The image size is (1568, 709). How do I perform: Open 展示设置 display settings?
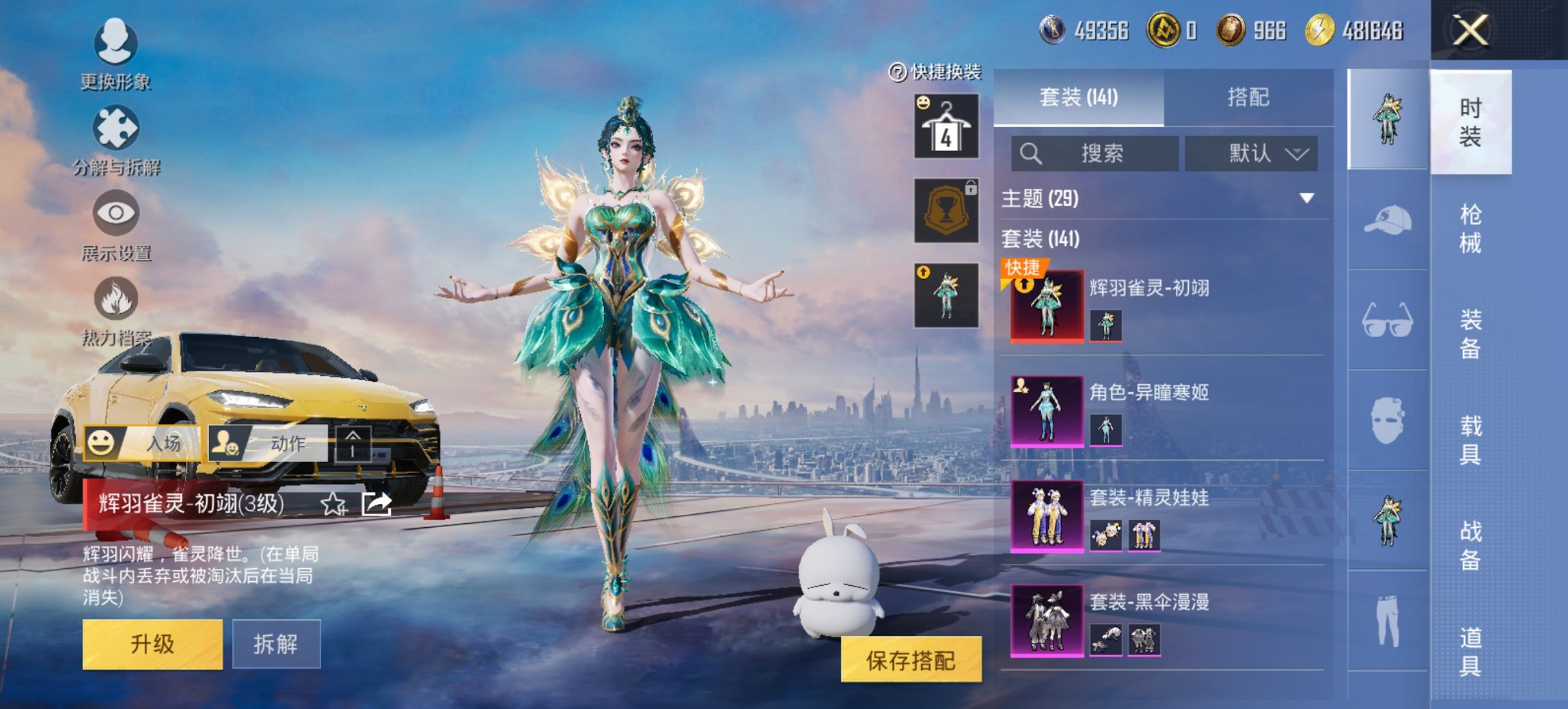(115, 226)
